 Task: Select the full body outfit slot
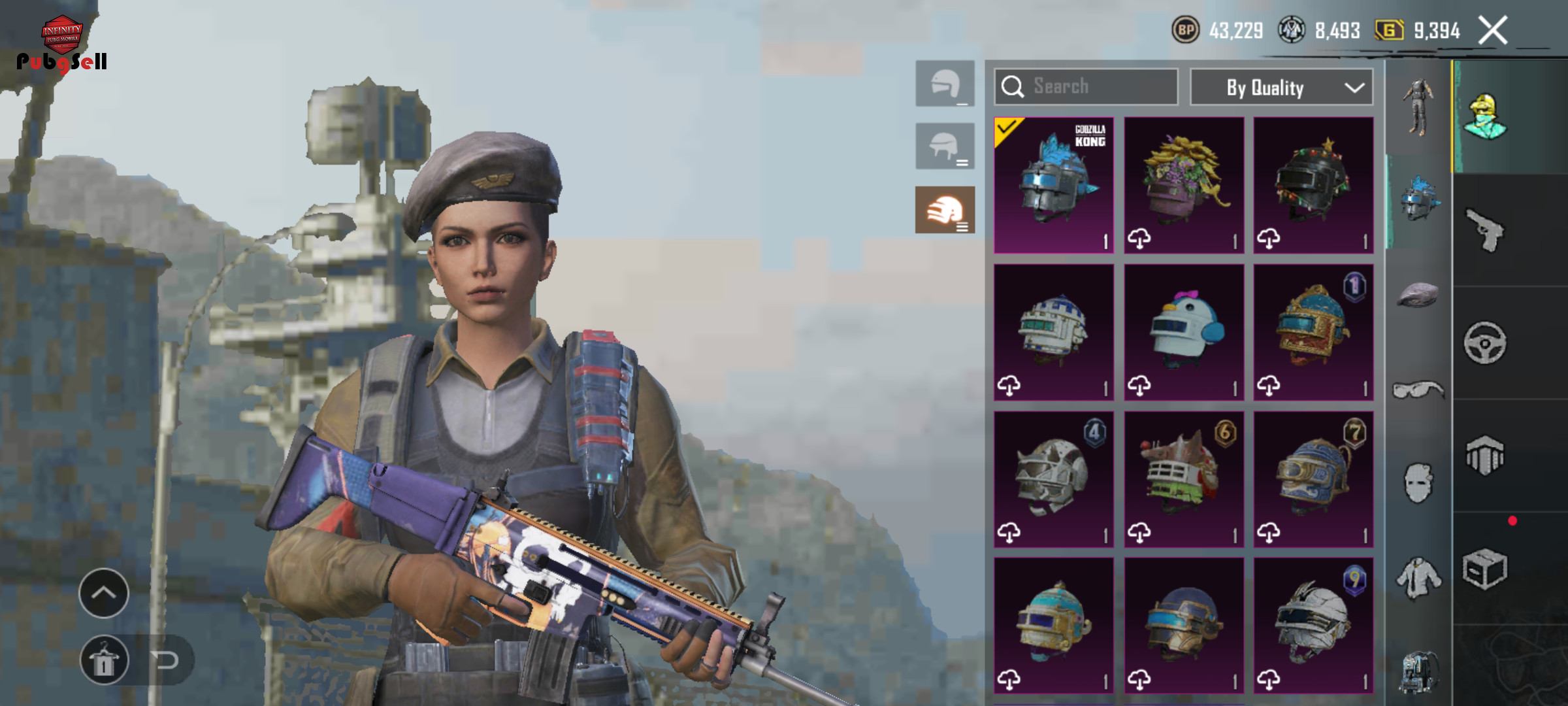pos(1417,108)
